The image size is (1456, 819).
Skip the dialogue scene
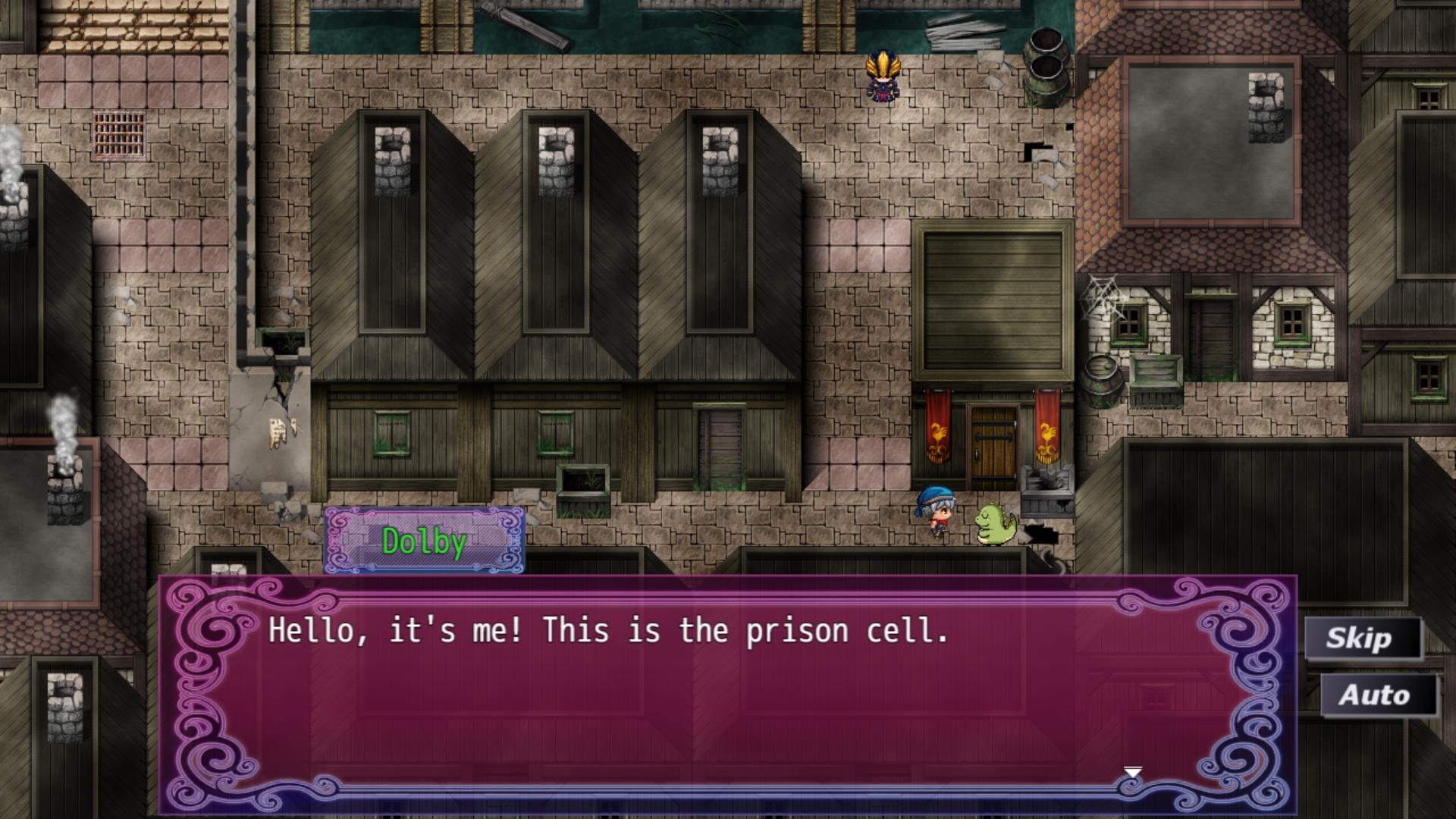(x=1361, y=638)
